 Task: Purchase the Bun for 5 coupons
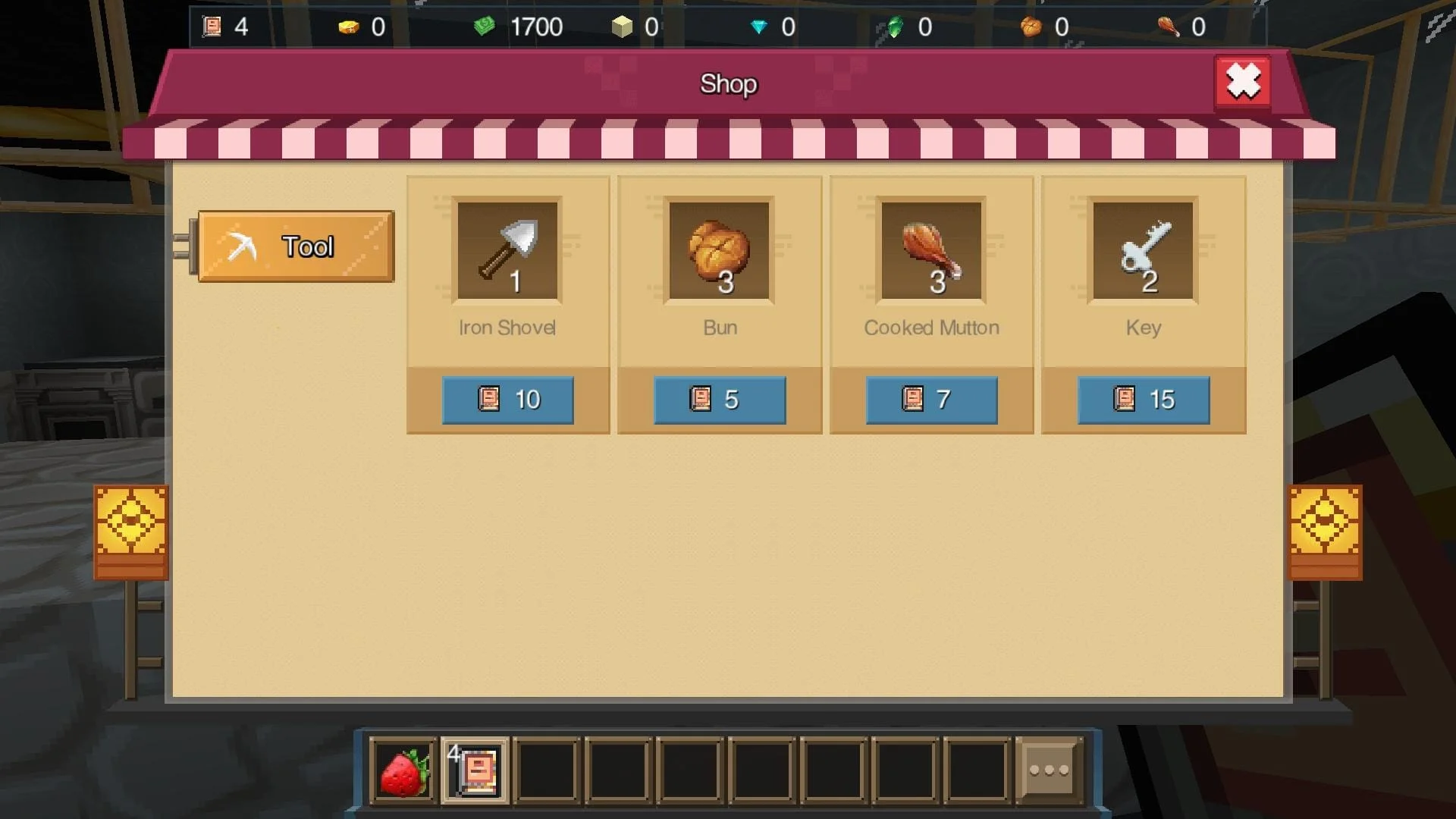[719, 400]
